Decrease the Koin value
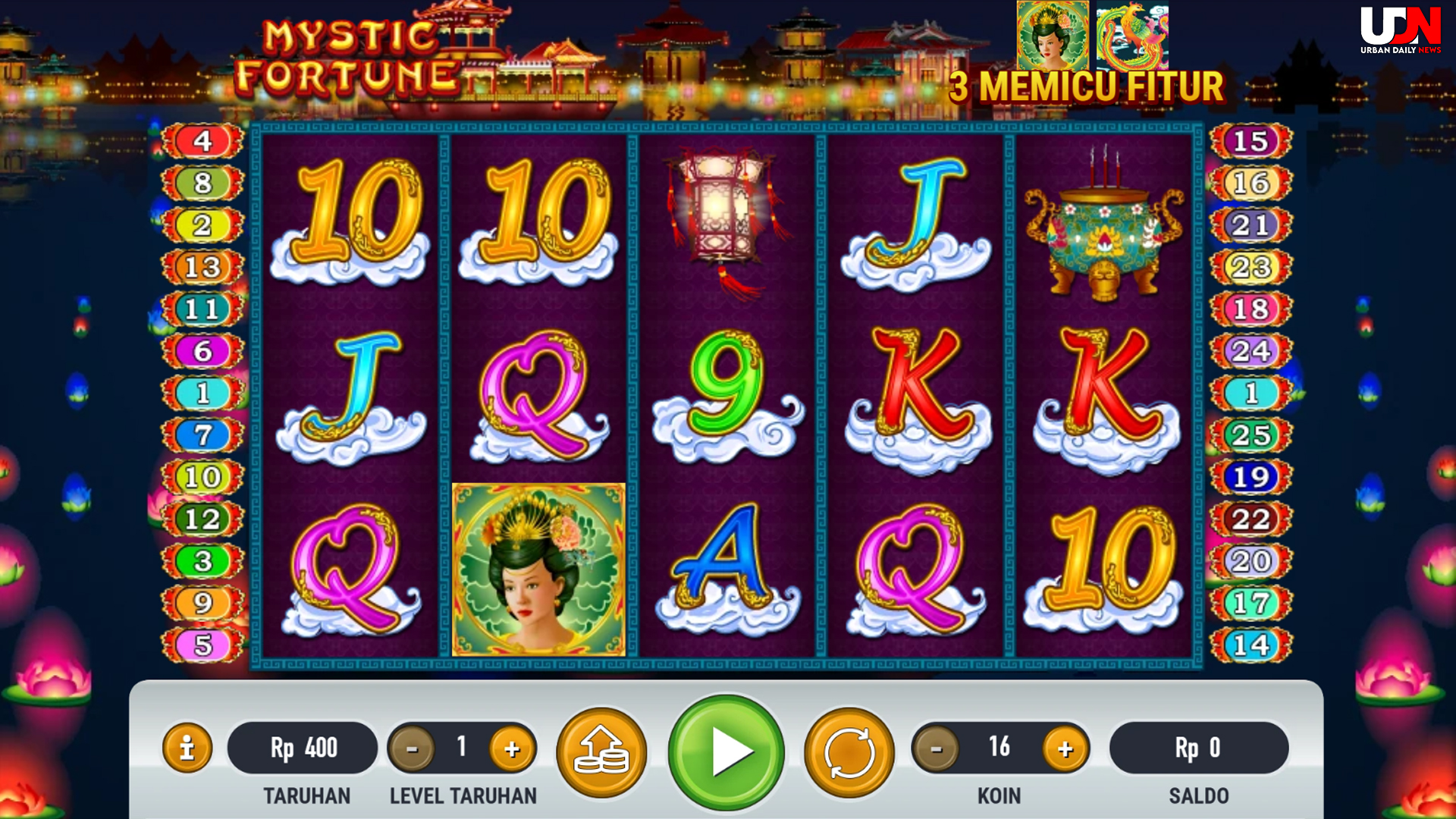 (x=937, y=748)
